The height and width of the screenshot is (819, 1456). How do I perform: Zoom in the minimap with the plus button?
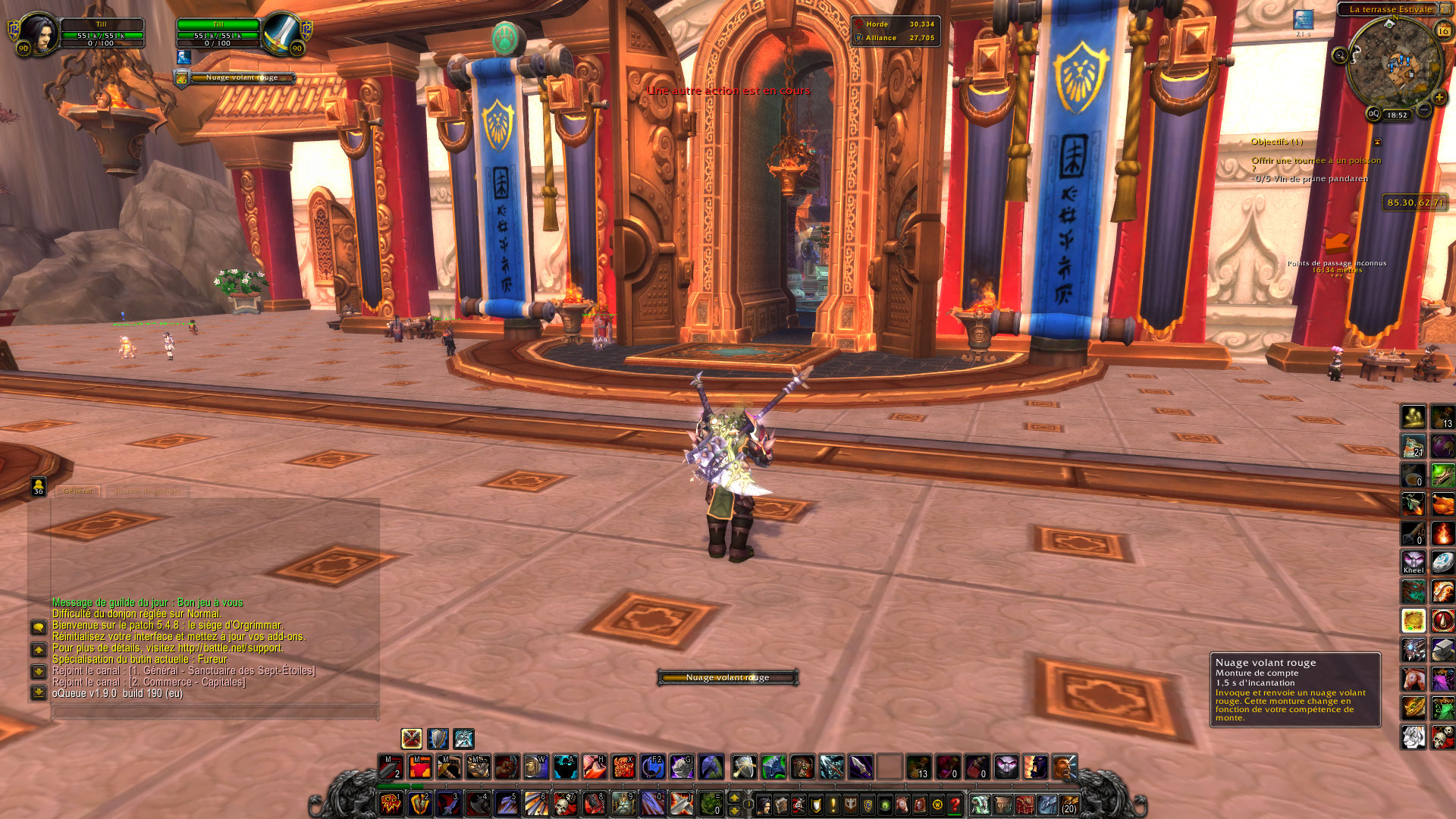pyautogui.click(x=1439, y=98)
